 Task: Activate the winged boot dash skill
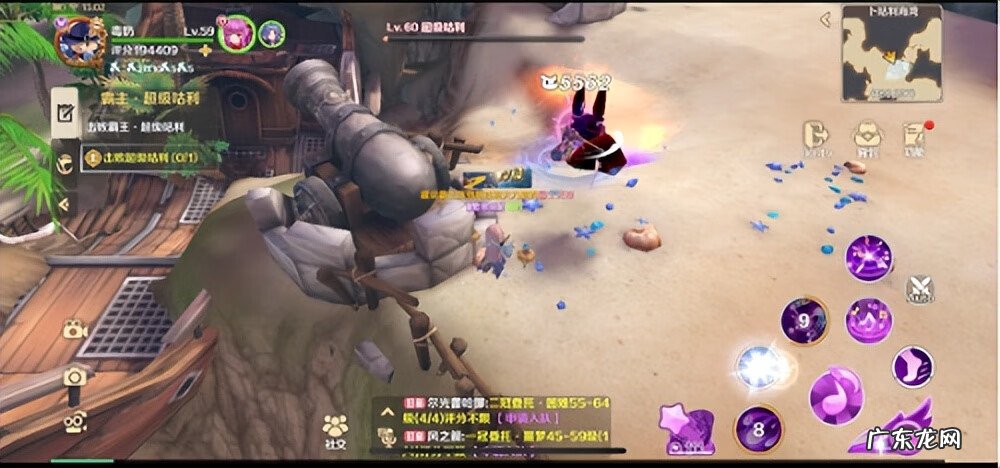(x=913, y=365)
